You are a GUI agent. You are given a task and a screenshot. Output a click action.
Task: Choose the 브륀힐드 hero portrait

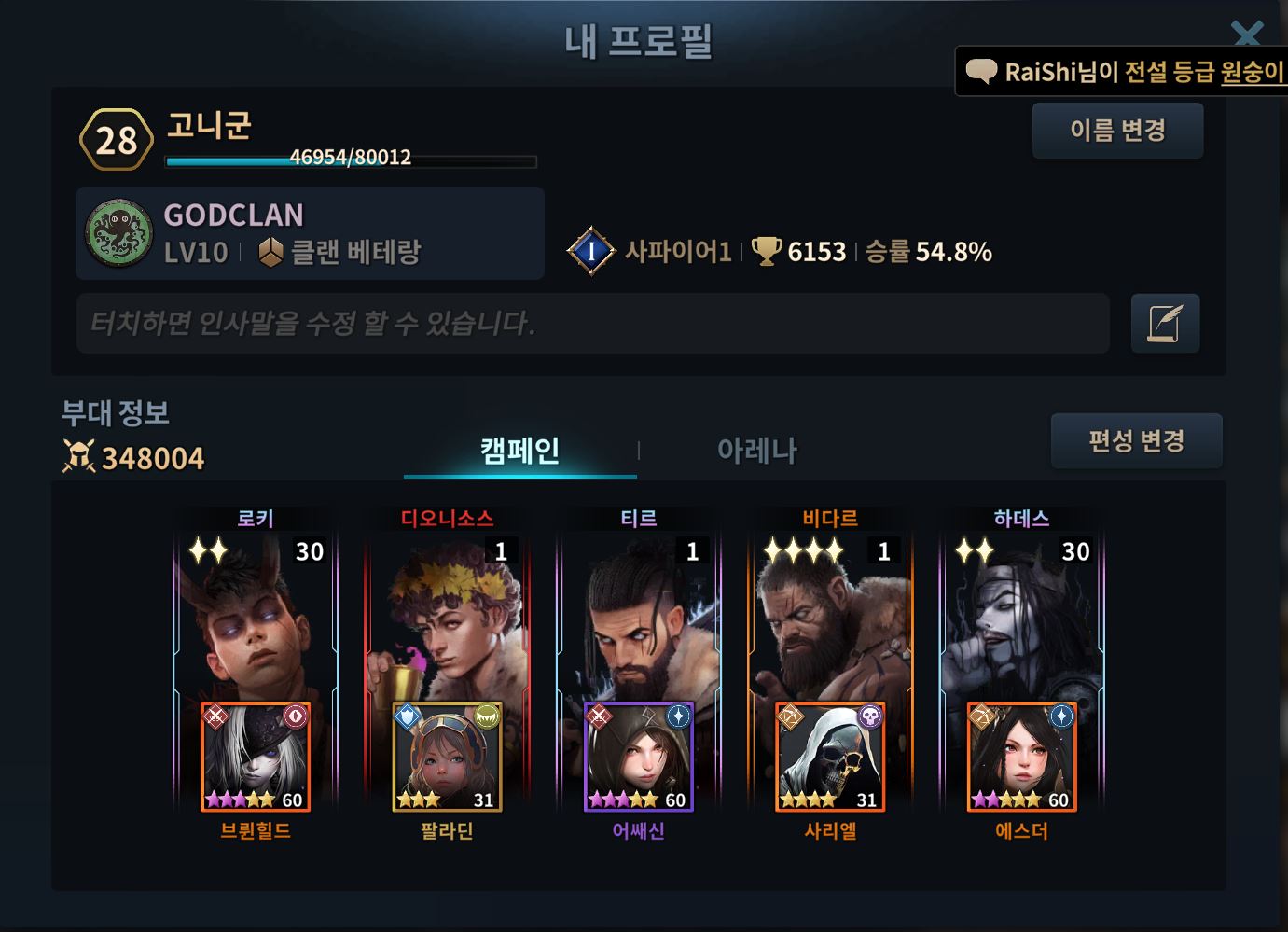click(256, 758)
